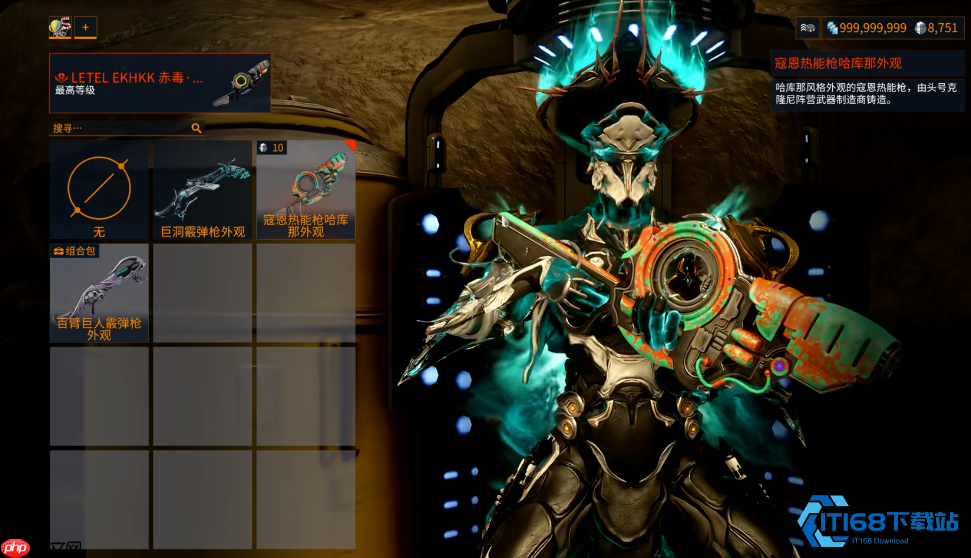The height and width of the screenshot is (558, 971).
Task: Open the icon button left of credits
Action: 807,28
